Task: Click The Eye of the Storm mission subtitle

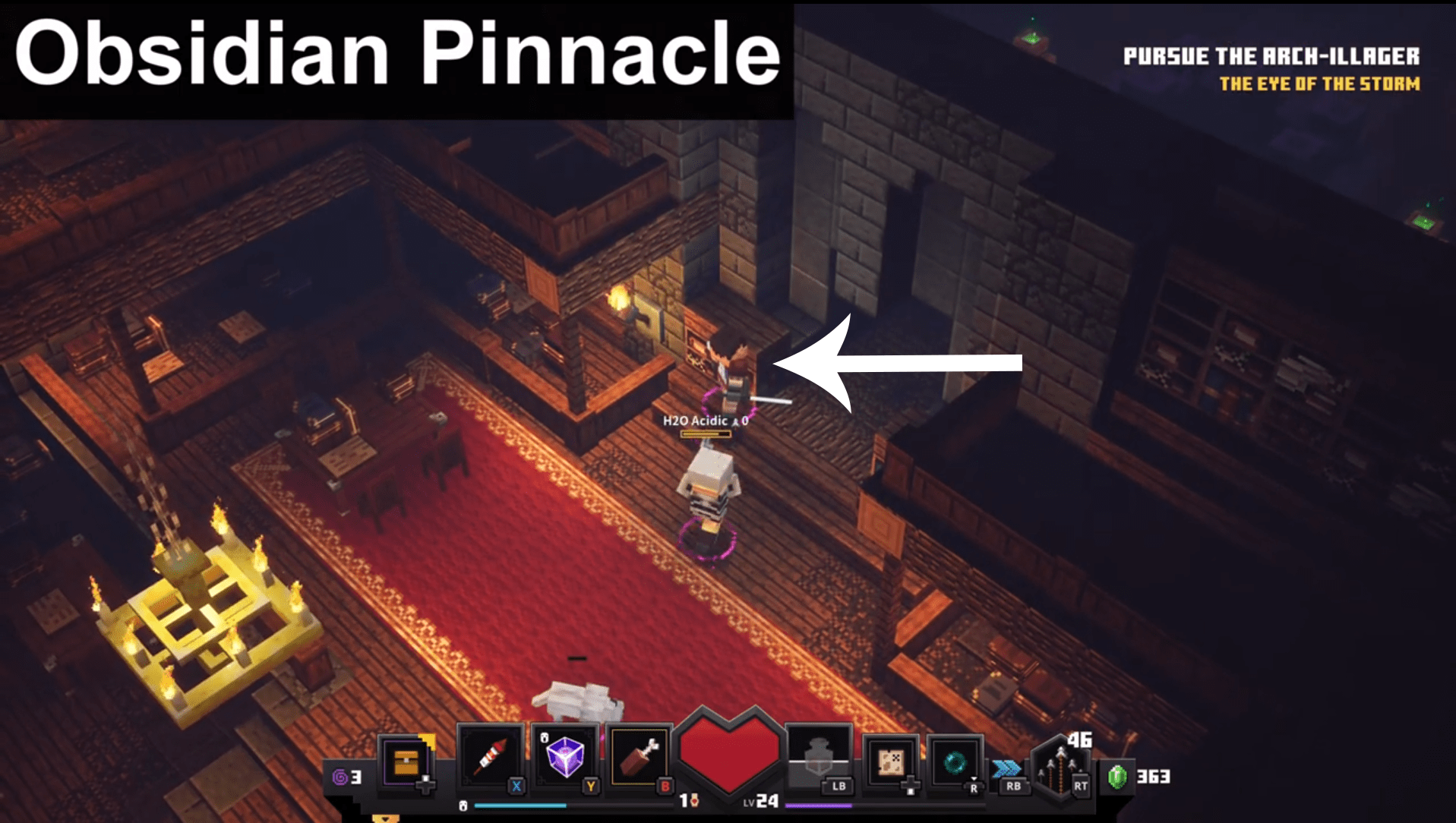Action: pyautogui.click(x=1320, y=84)
